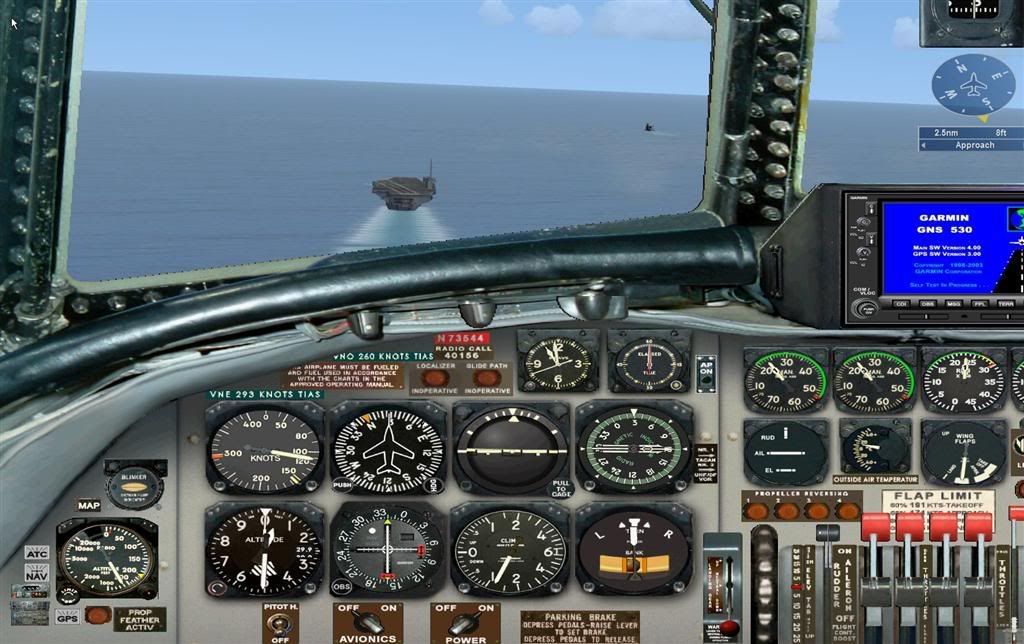Screen dimensions: 1024x644
Task: Click the CDI button on the Garmin GNS 530
Action: 901,303
